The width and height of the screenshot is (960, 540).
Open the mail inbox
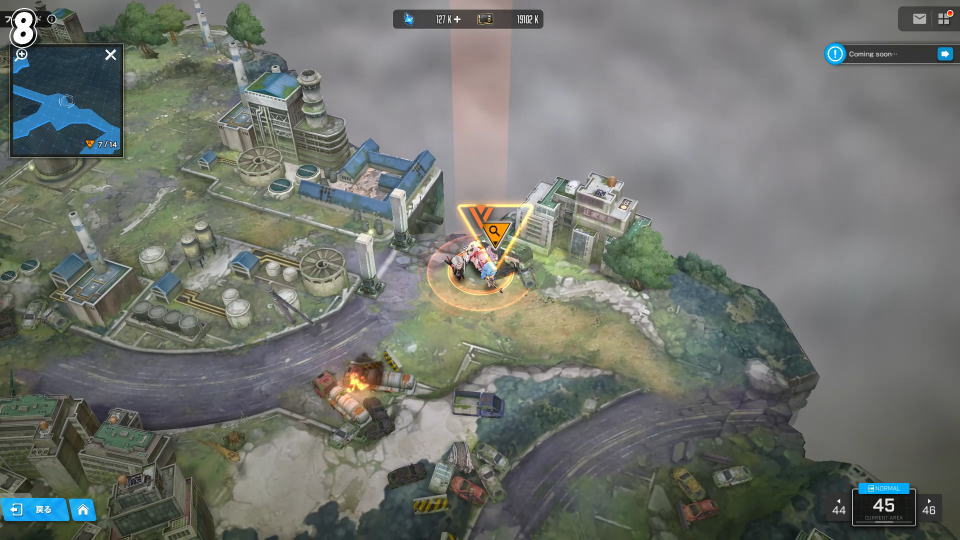click(x=919, y=18)
